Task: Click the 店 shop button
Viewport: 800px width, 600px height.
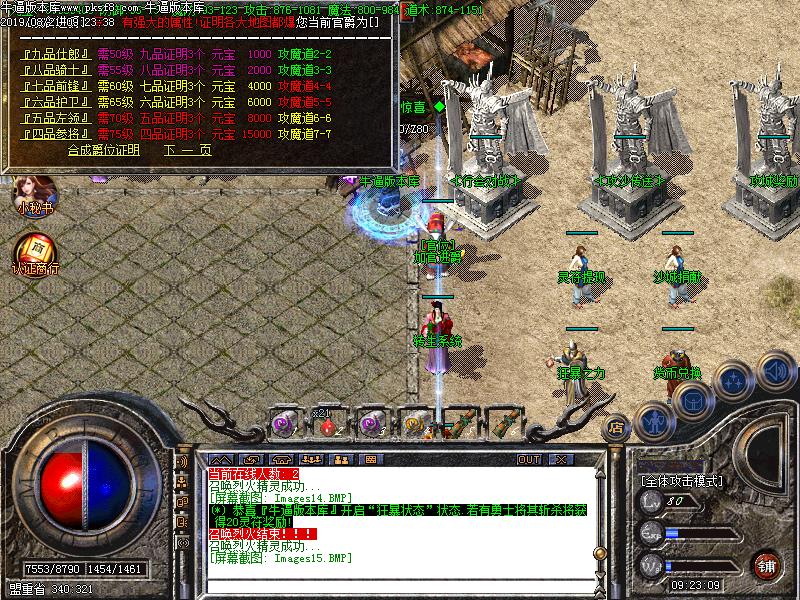Action: pos(617,427)
